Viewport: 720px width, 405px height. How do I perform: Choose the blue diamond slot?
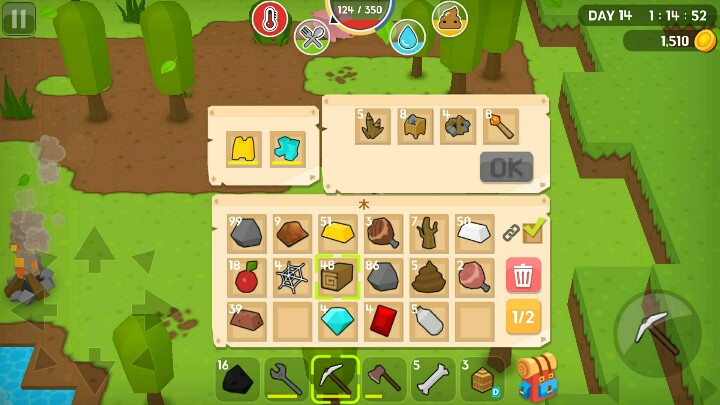pyautogui.click(x=337, y=320)
